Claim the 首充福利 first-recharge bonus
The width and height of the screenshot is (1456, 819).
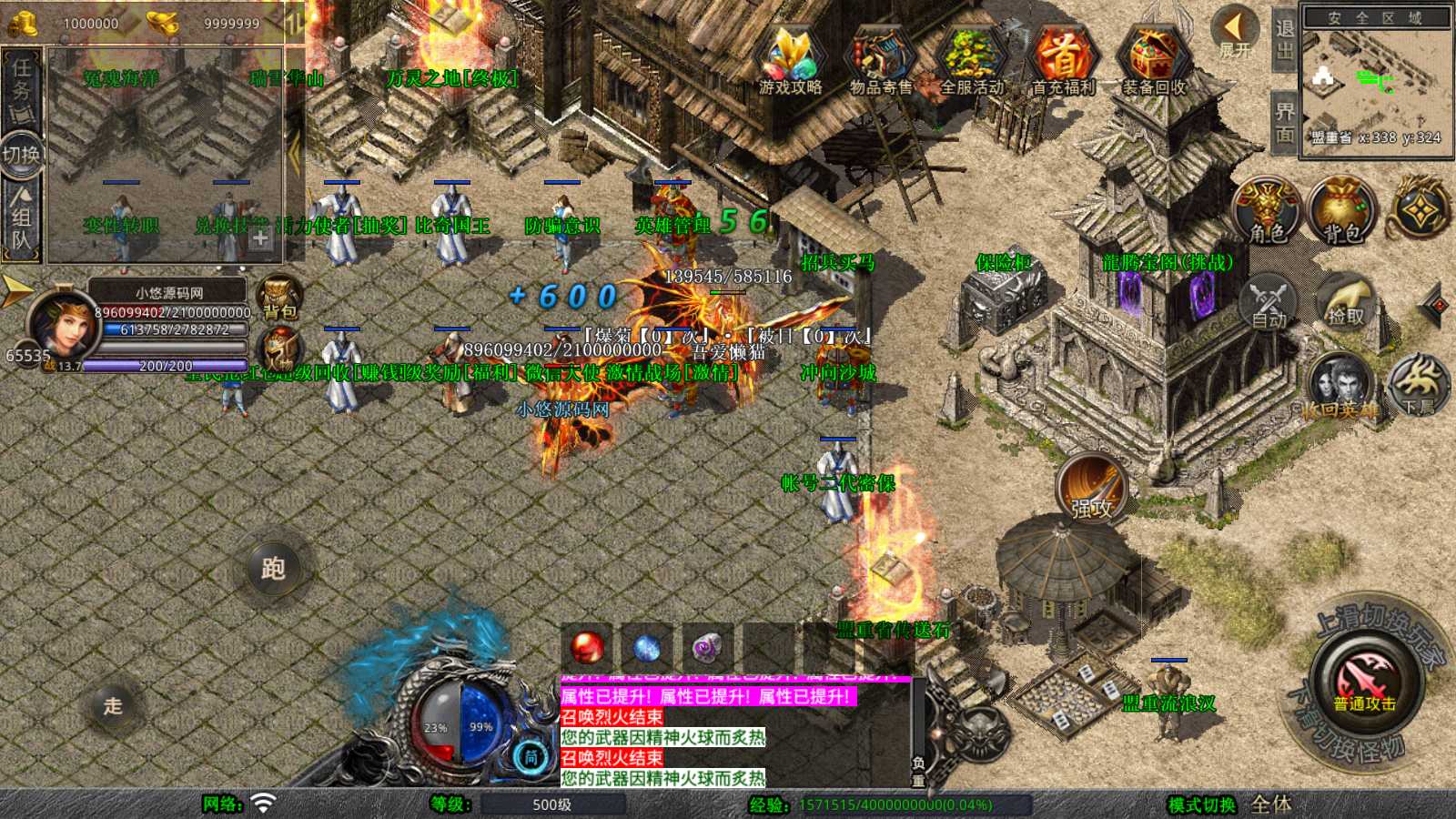(x=1063, y=60)
